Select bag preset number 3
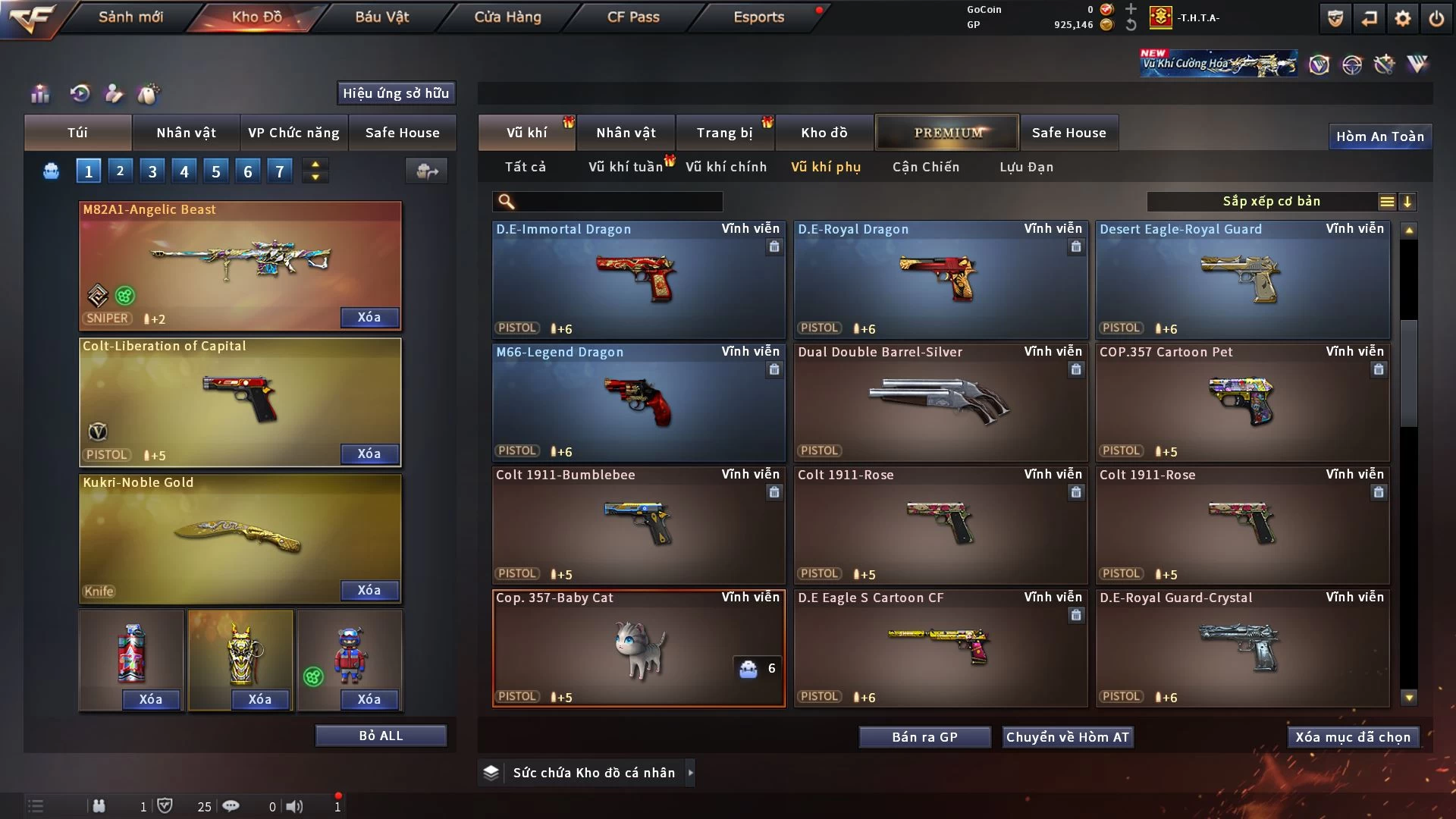 point(152,171)
